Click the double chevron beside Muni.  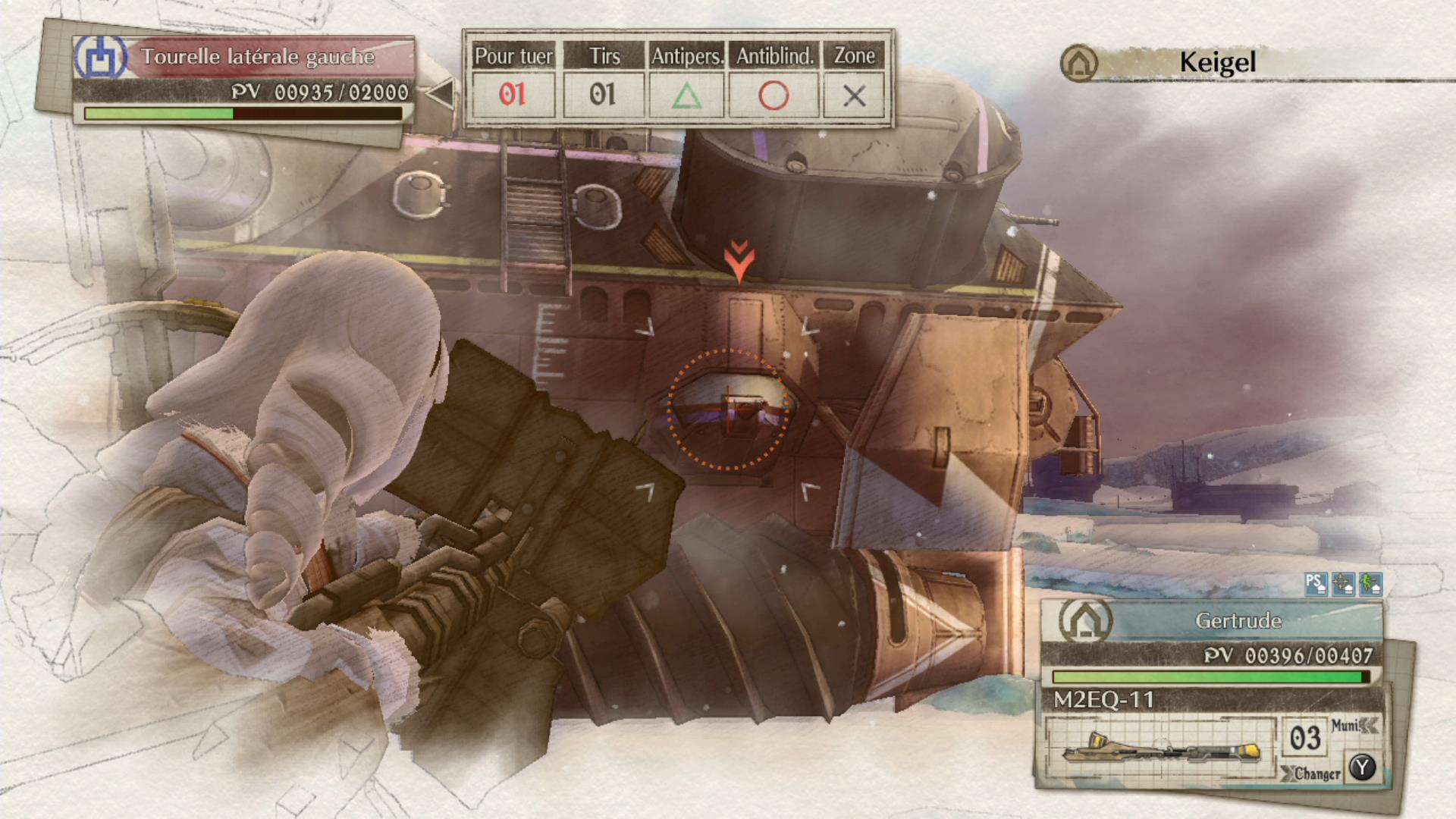tap(1370, 726)
